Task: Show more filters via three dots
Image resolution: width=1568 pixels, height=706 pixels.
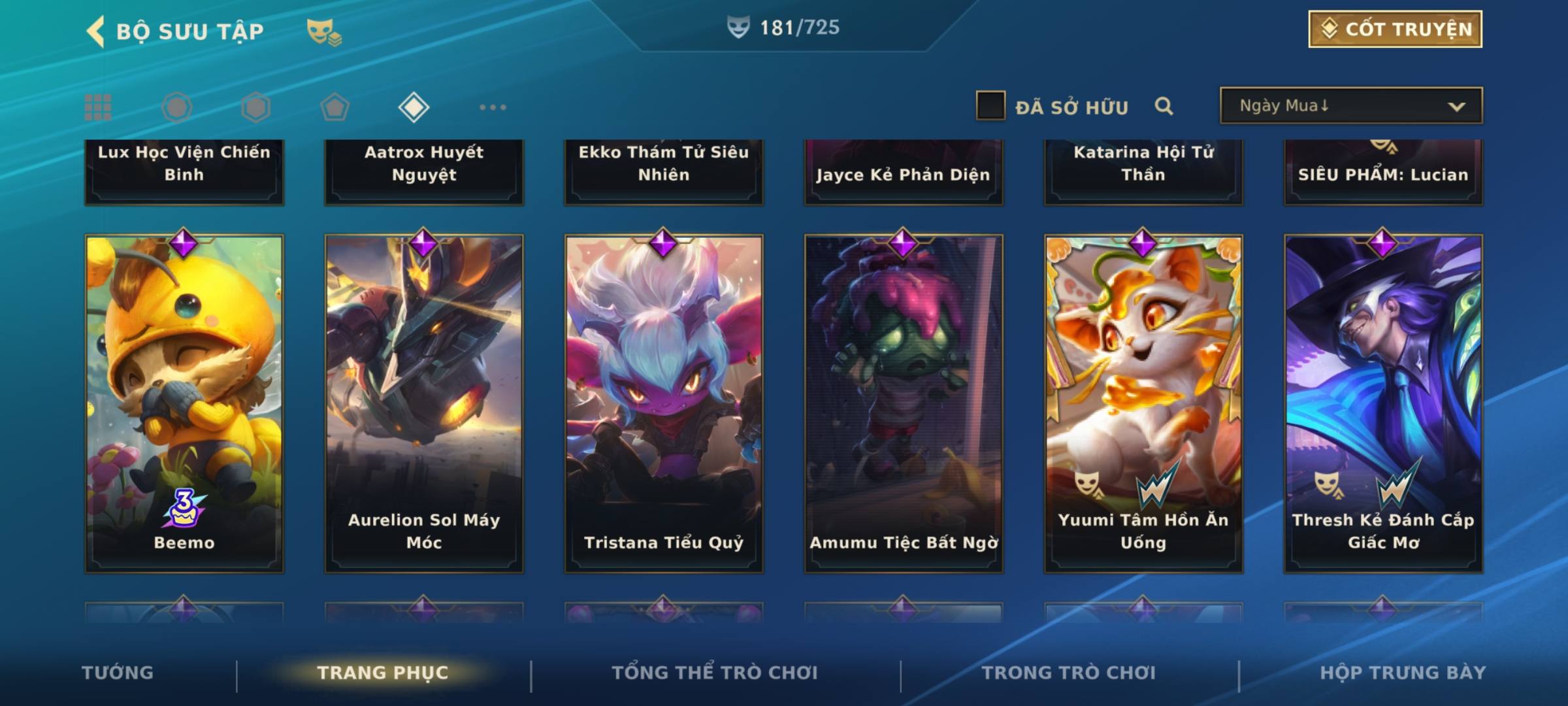Action: (493, 107)
